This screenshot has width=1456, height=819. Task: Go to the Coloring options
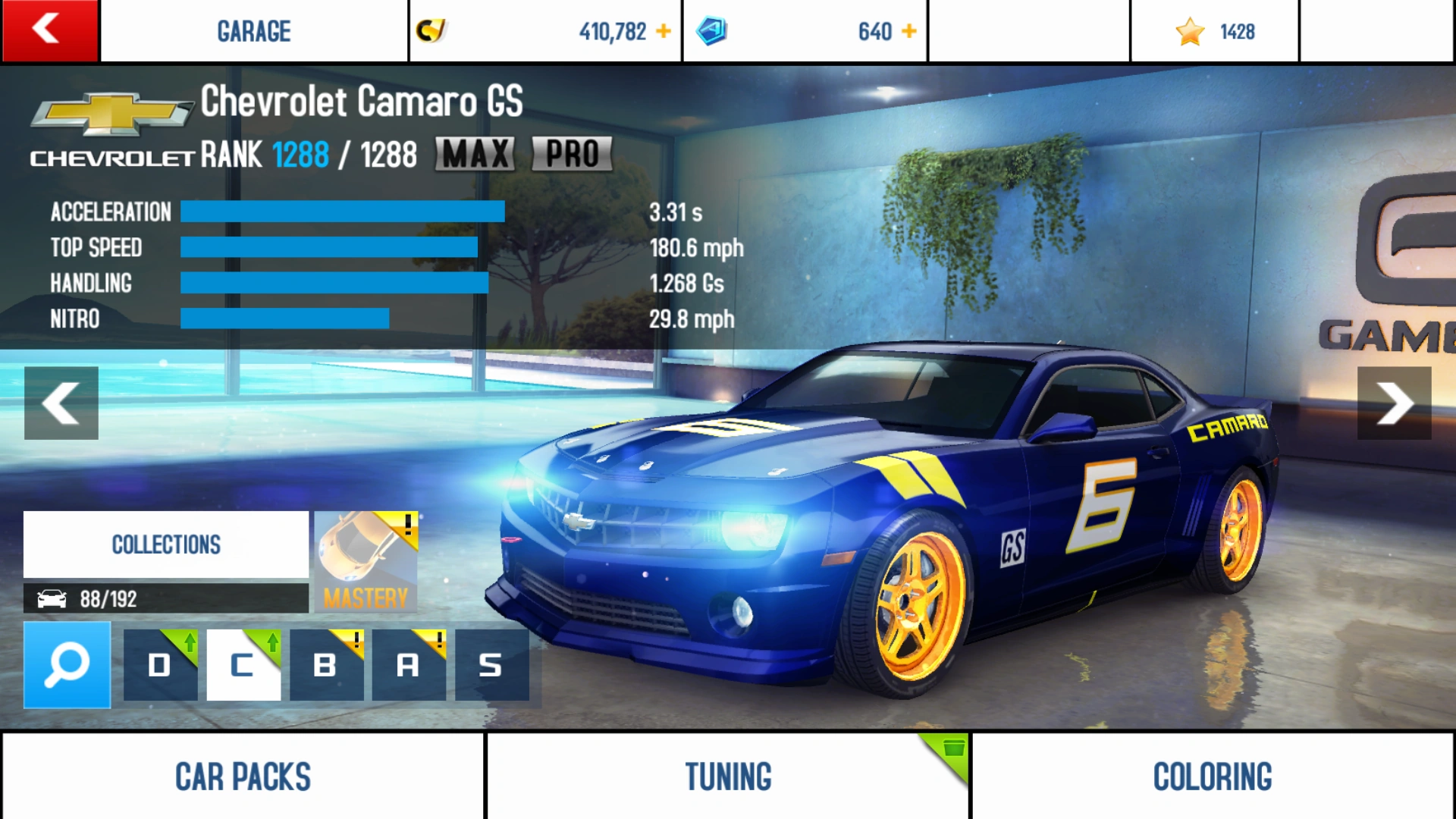pyautogui.click(x=1213, y=776)
